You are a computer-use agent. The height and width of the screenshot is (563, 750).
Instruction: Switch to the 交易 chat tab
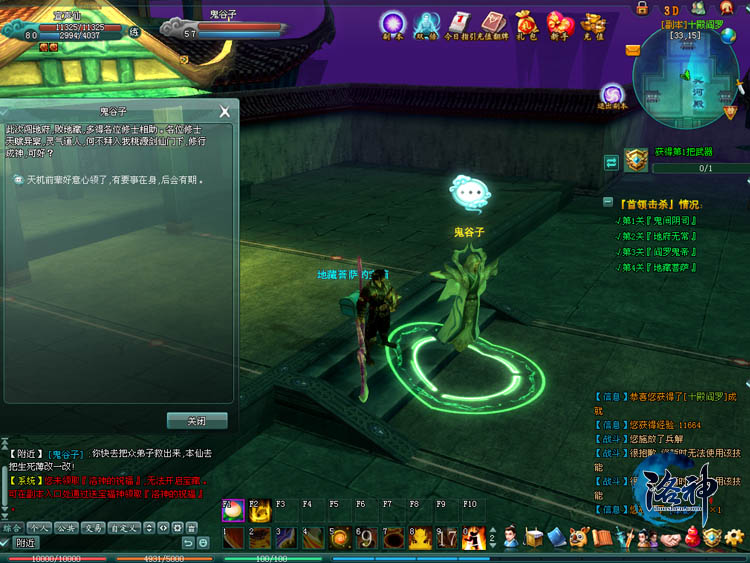(x=93, y=527)
